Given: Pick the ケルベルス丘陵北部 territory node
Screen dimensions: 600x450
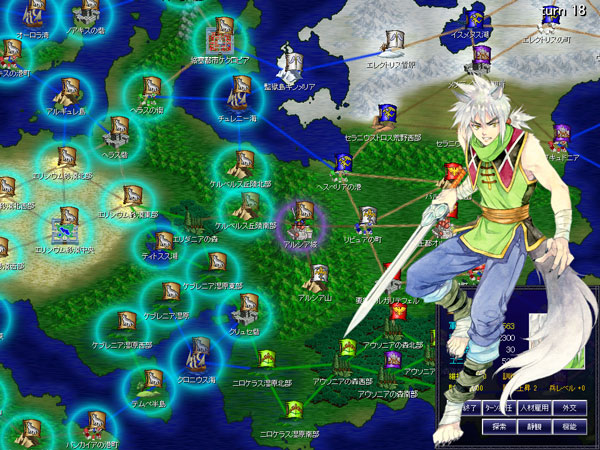Looking at the screenshot, I should coord(241,162).
